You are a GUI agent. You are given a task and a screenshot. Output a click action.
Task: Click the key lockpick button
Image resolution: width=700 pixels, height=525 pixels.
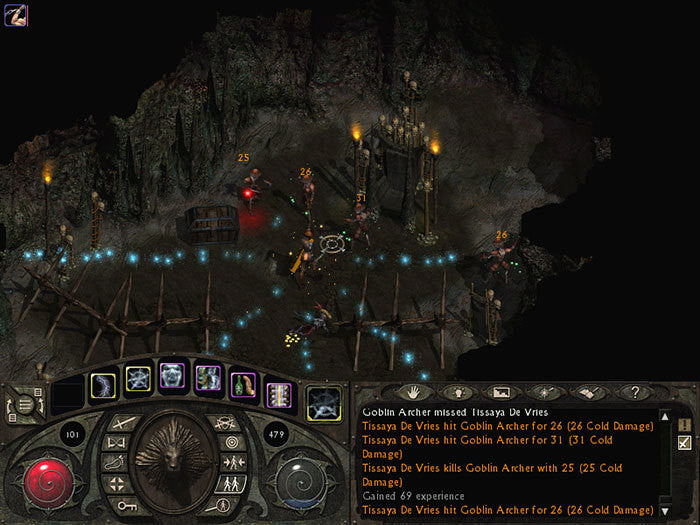click(x=125, y=505)
